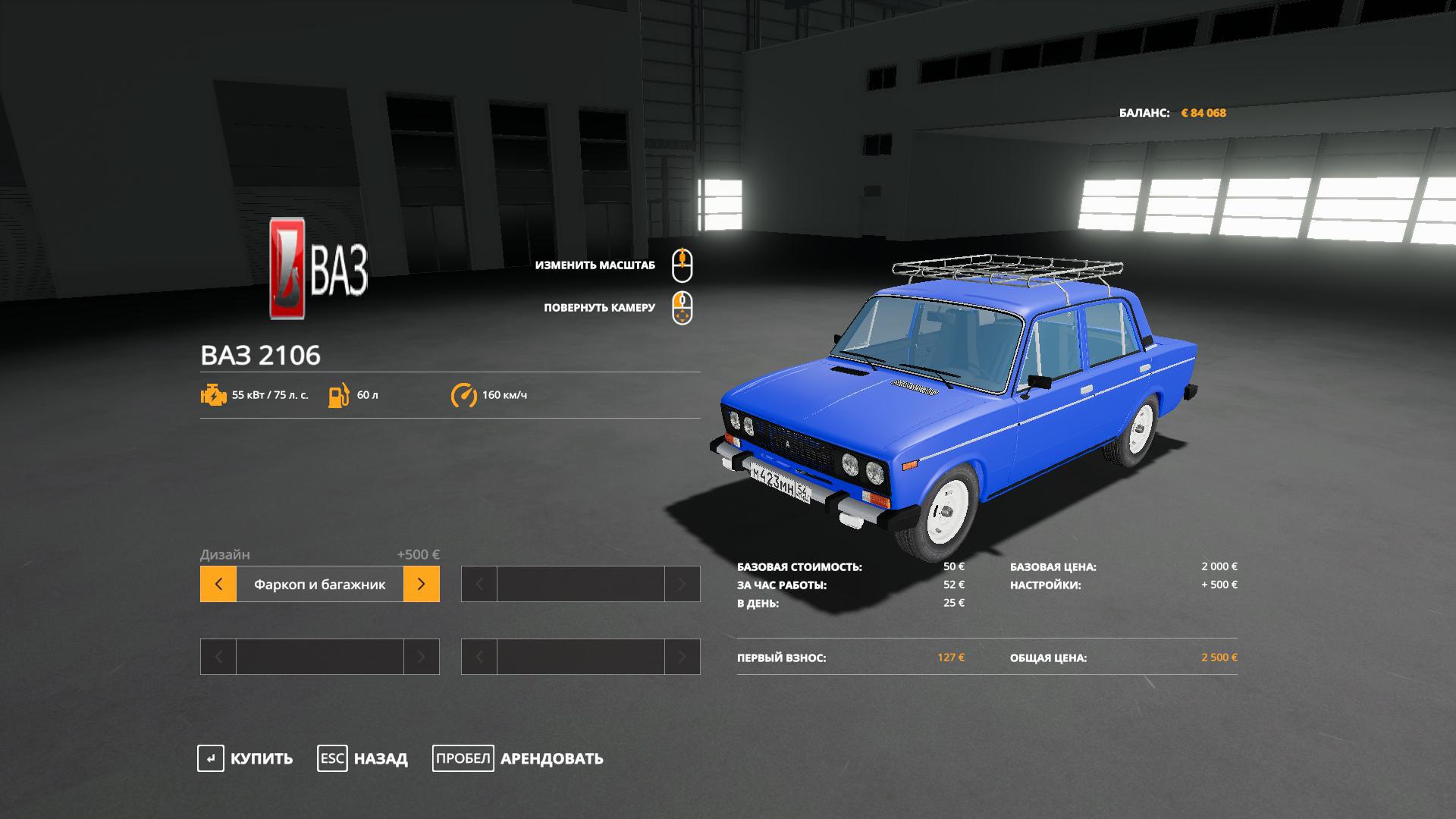Lease the car with Арендовать
This screenshot has height=819, width=1456.
tap(518, 758)
